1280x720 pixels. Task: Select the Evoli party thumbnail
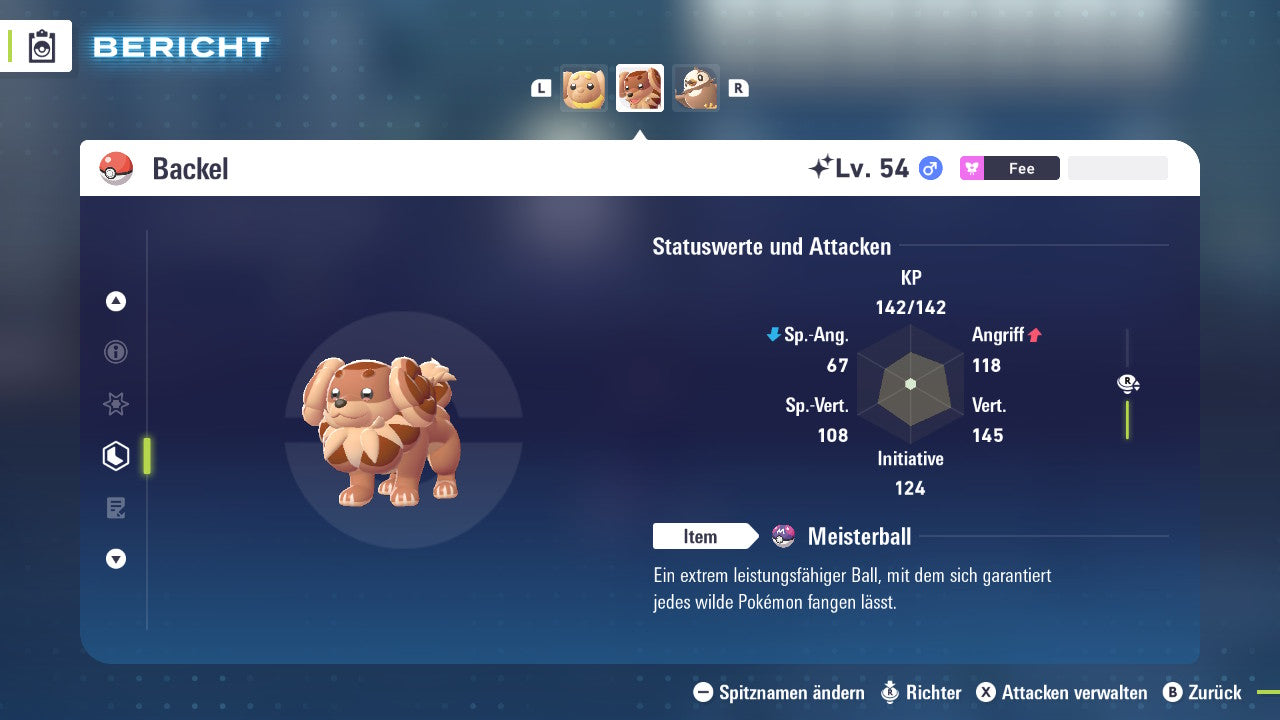[583, 88]
